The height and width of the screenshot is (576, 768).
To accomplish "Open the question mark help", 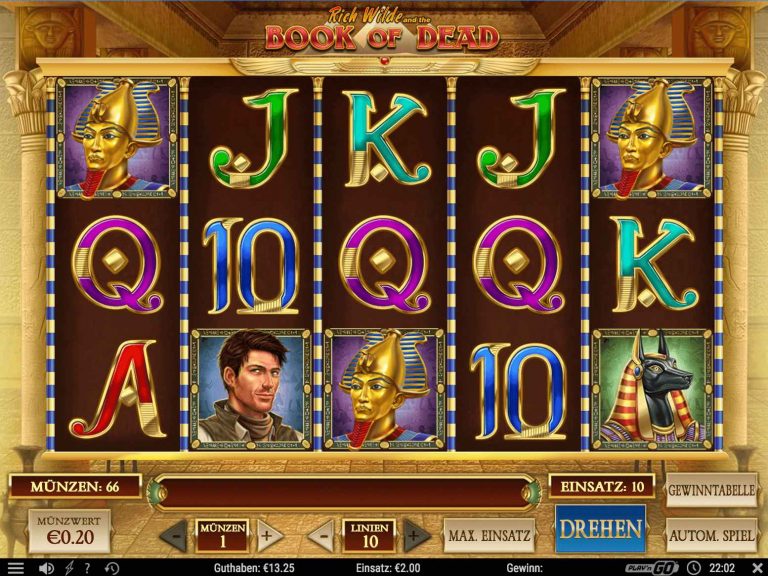I will coord(90,568).
